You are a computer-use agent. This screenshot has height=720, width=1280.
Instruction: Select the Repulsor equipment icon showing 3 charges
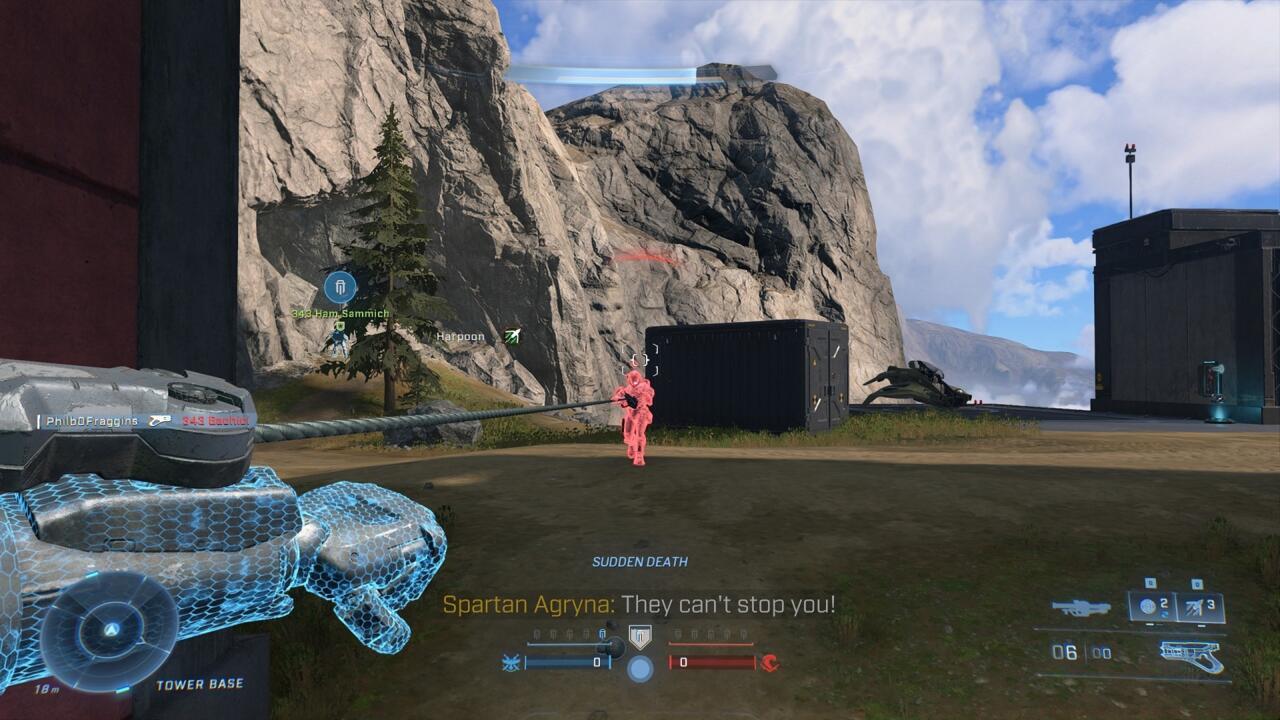1196,605
